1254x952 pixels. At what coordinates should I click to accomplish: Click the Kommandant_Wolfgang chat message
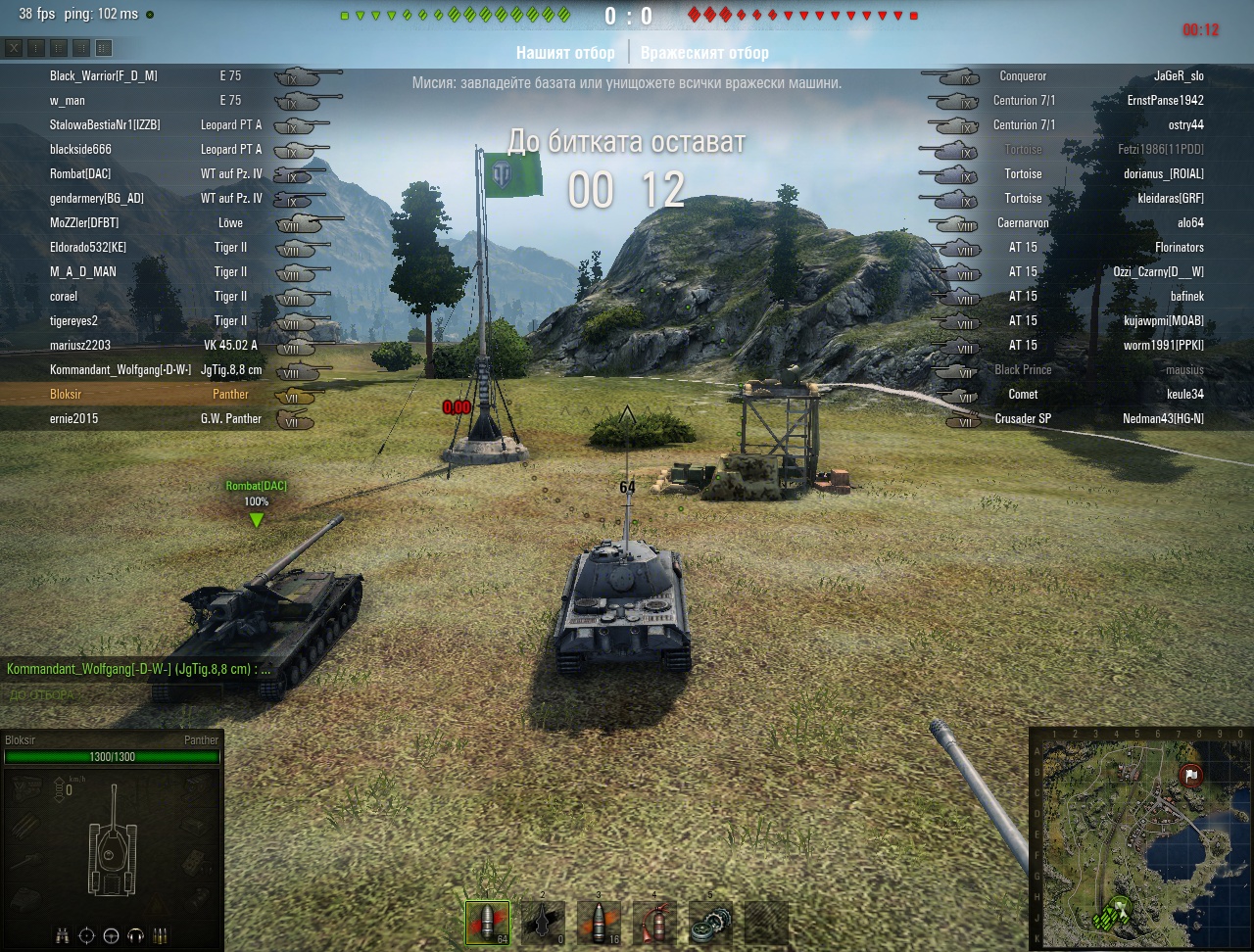pos(138,669)
